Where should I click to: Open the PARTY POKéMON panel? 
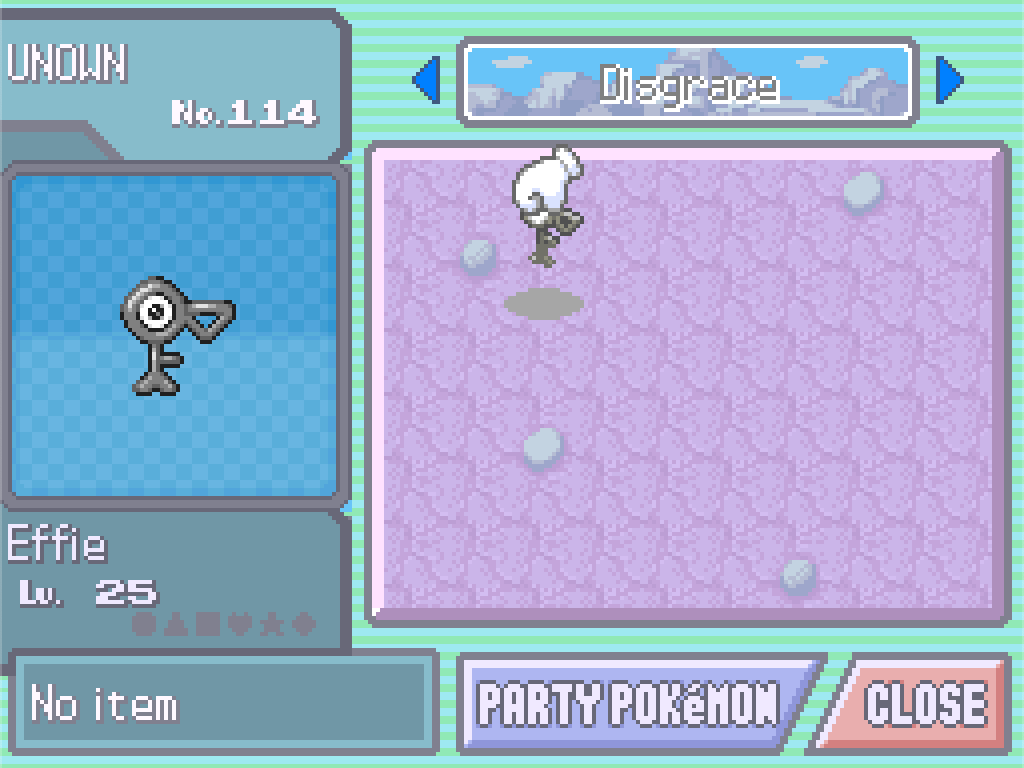pos(630,704)
